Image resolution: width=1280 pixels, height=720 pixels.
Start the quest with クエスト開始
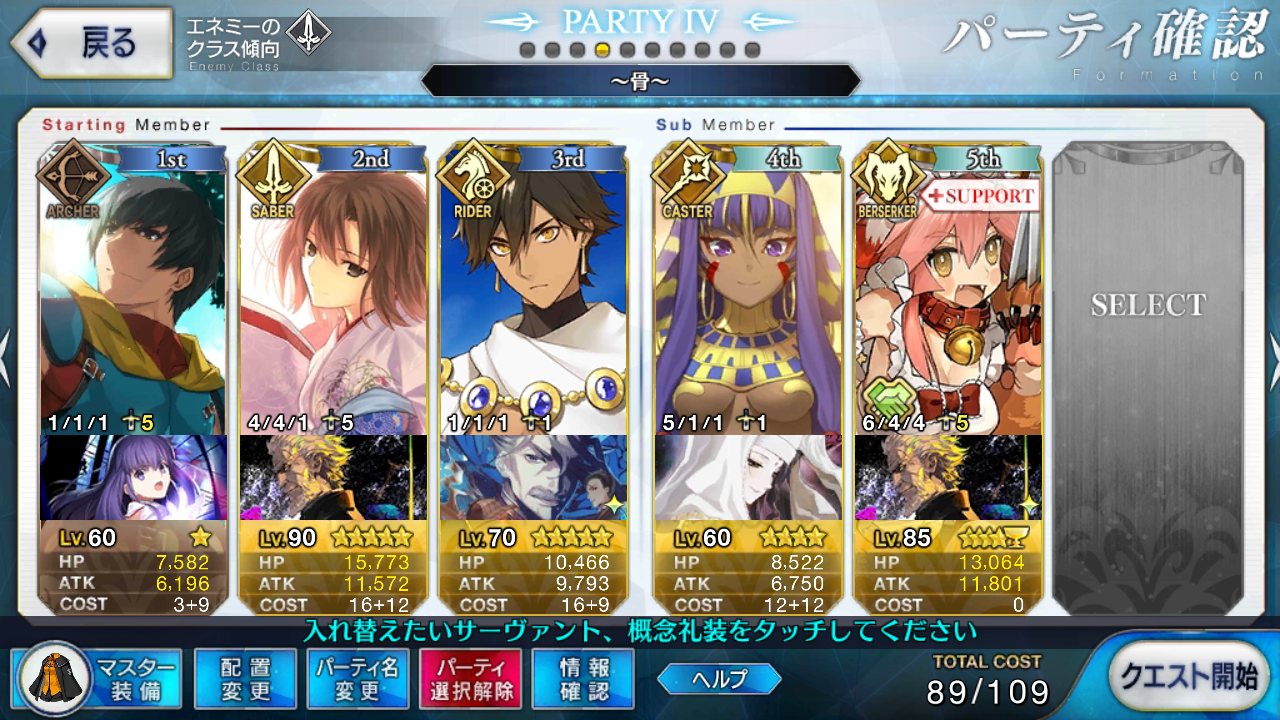1187,676
